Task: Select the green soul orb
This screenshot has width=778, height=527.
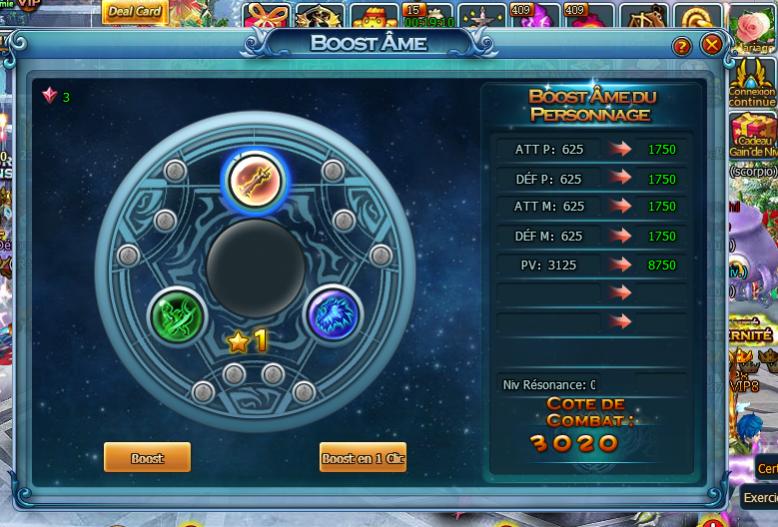Action: pyautogui.click(x=177, y=316)
